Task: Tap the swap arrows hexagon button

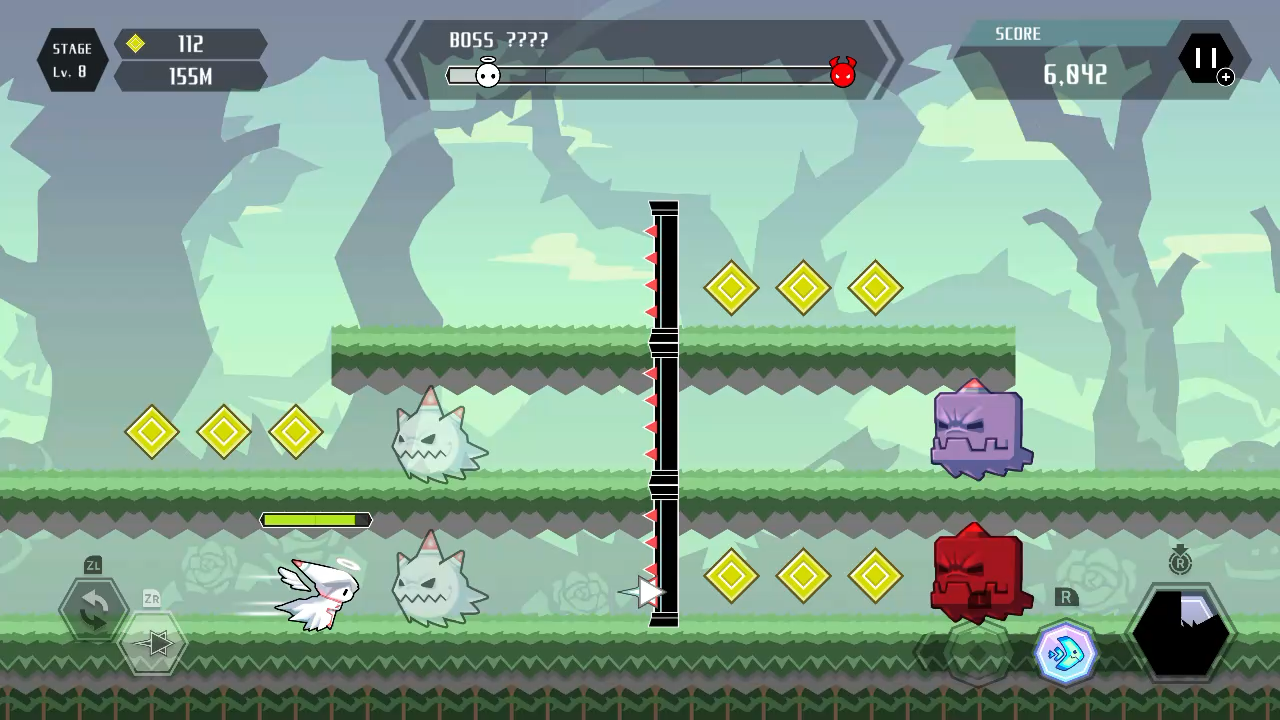Action: click(93, 609)
